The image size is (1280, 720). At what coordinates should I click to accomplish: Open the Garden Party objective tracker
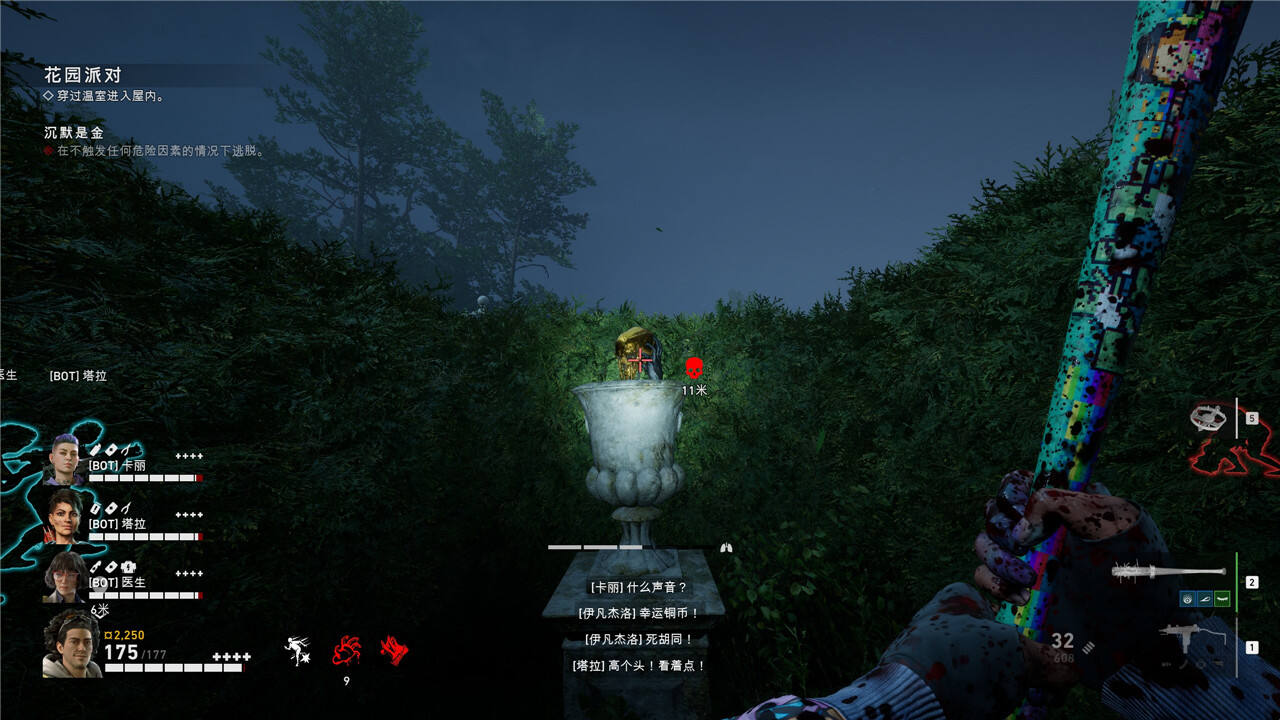pyautogui.click(x=82, y=75)
